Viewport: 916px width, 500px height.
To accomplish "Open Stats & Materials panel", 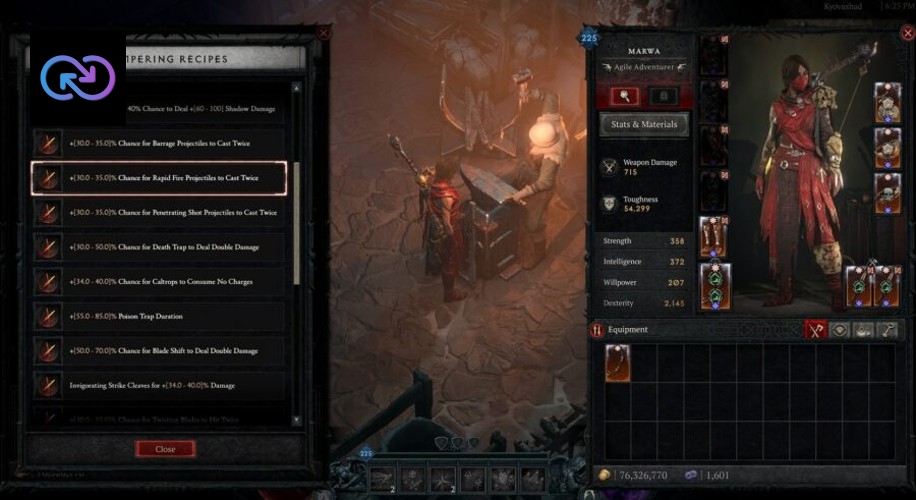I will [x=644, y=124].
